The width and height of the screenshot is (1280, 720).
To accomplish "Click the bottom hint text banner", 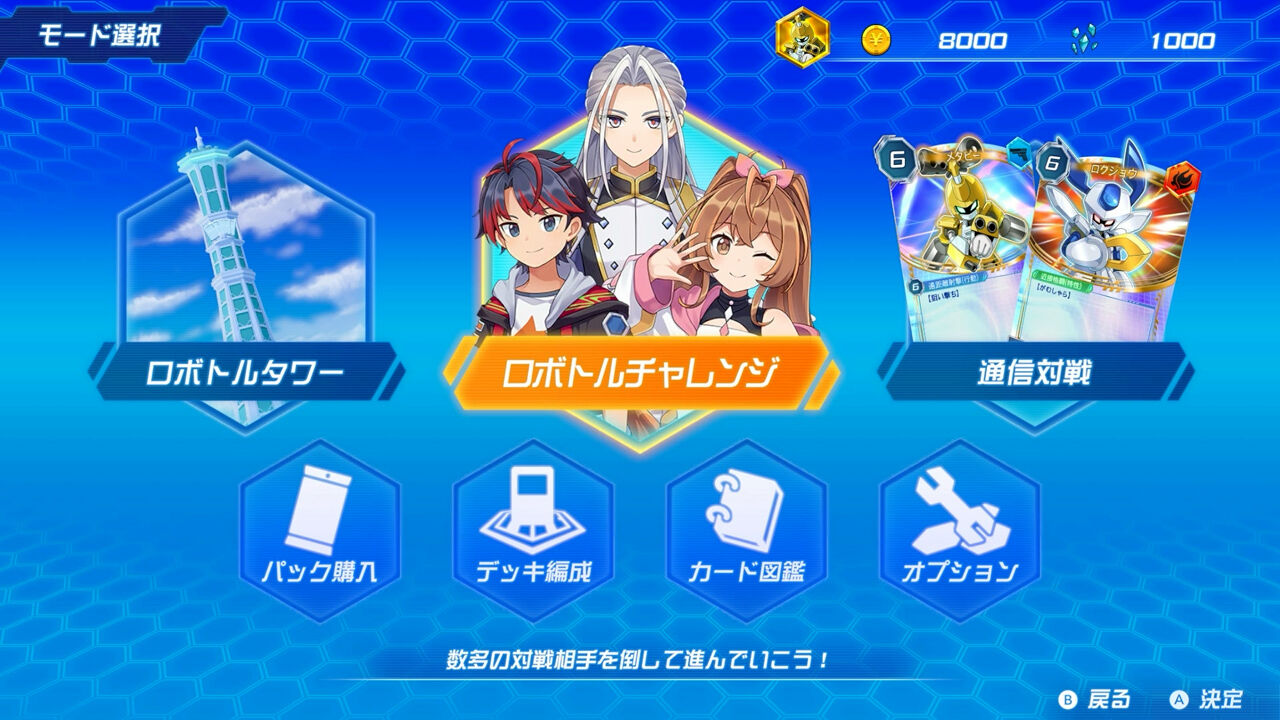I will coord(640,658).
